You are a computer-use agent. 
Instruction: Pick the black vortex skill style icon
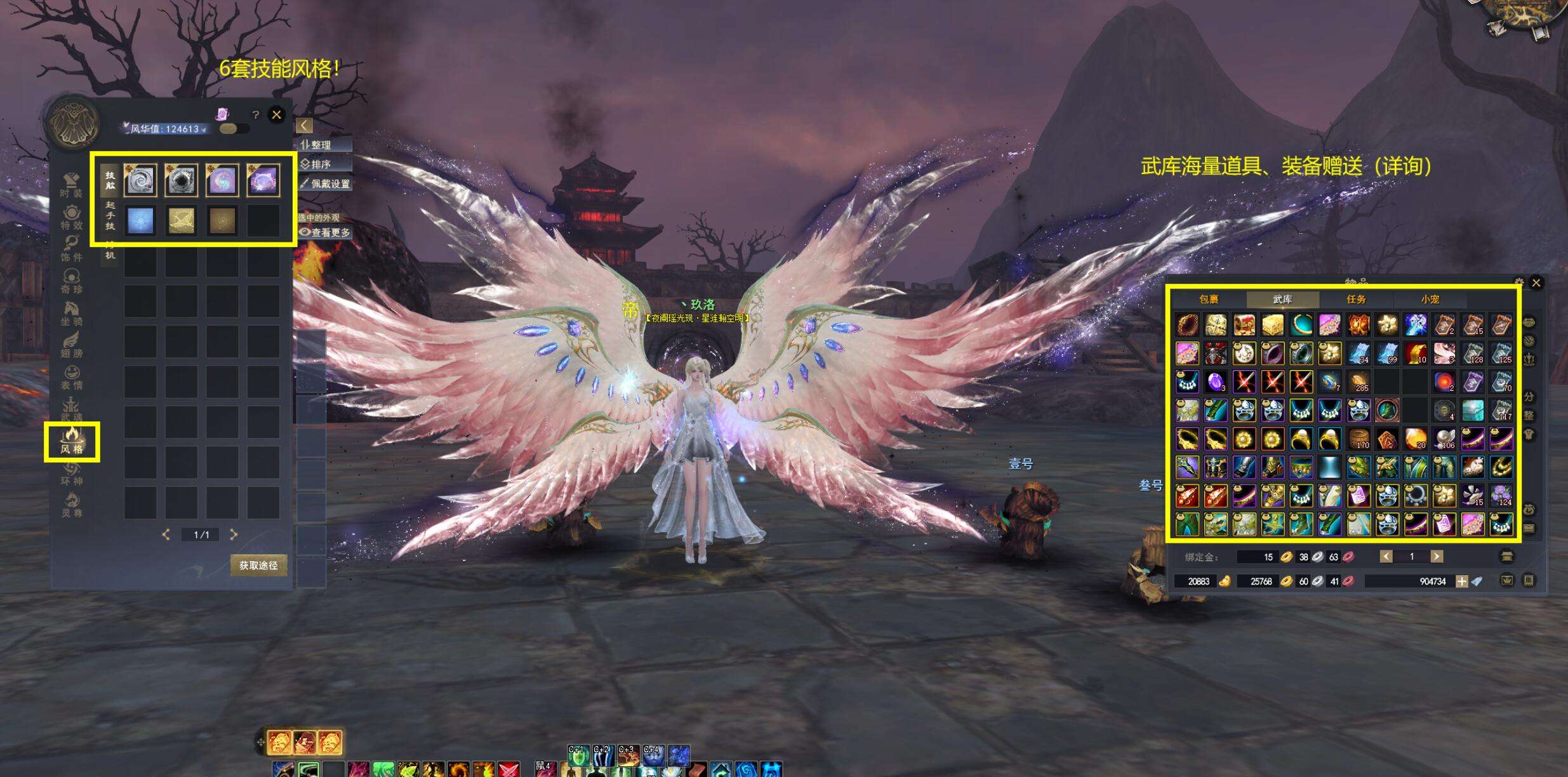coord(181,180)
